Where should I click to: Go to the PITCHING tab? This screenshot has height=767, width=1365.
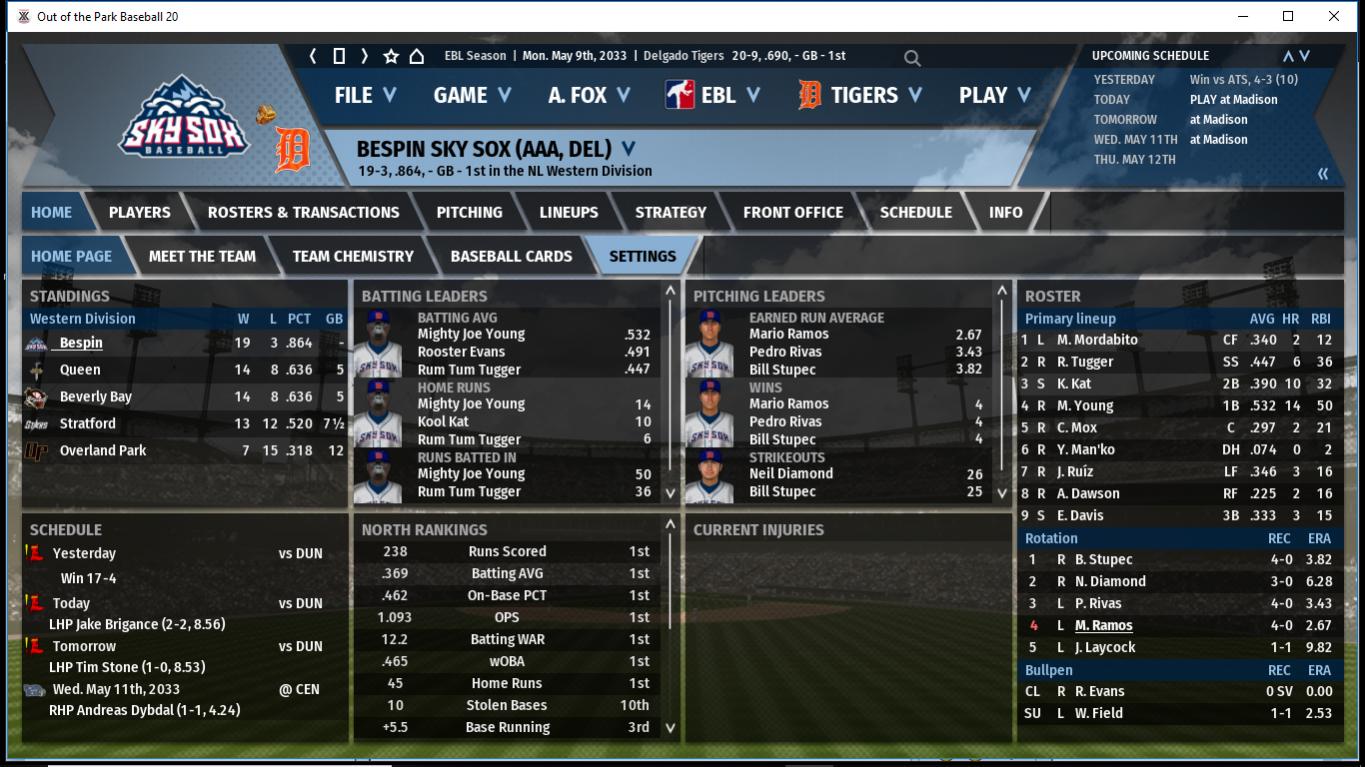[469, 212]
